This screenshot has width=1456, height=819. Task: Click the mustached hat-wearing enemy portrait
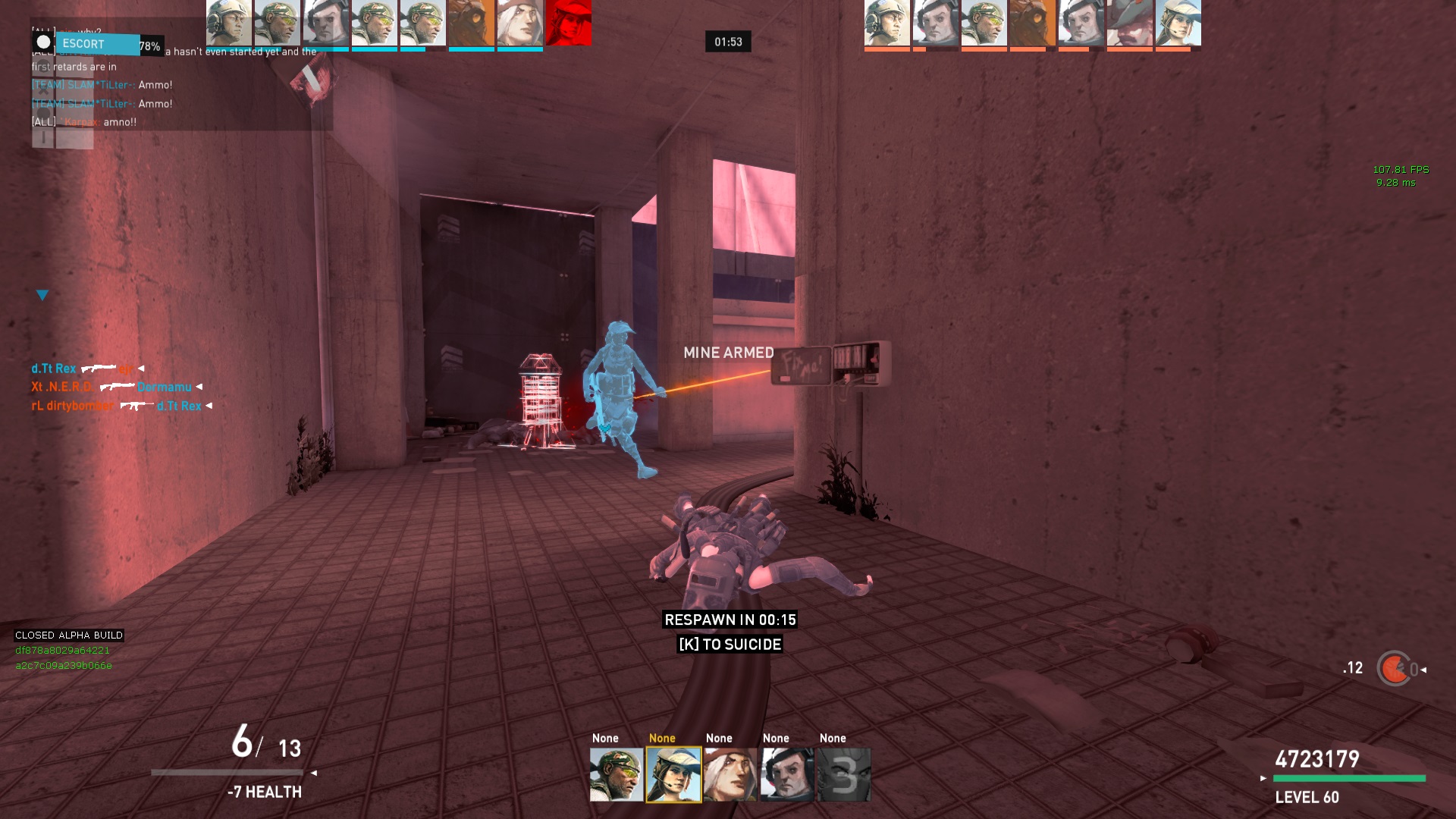(1130, 23)
